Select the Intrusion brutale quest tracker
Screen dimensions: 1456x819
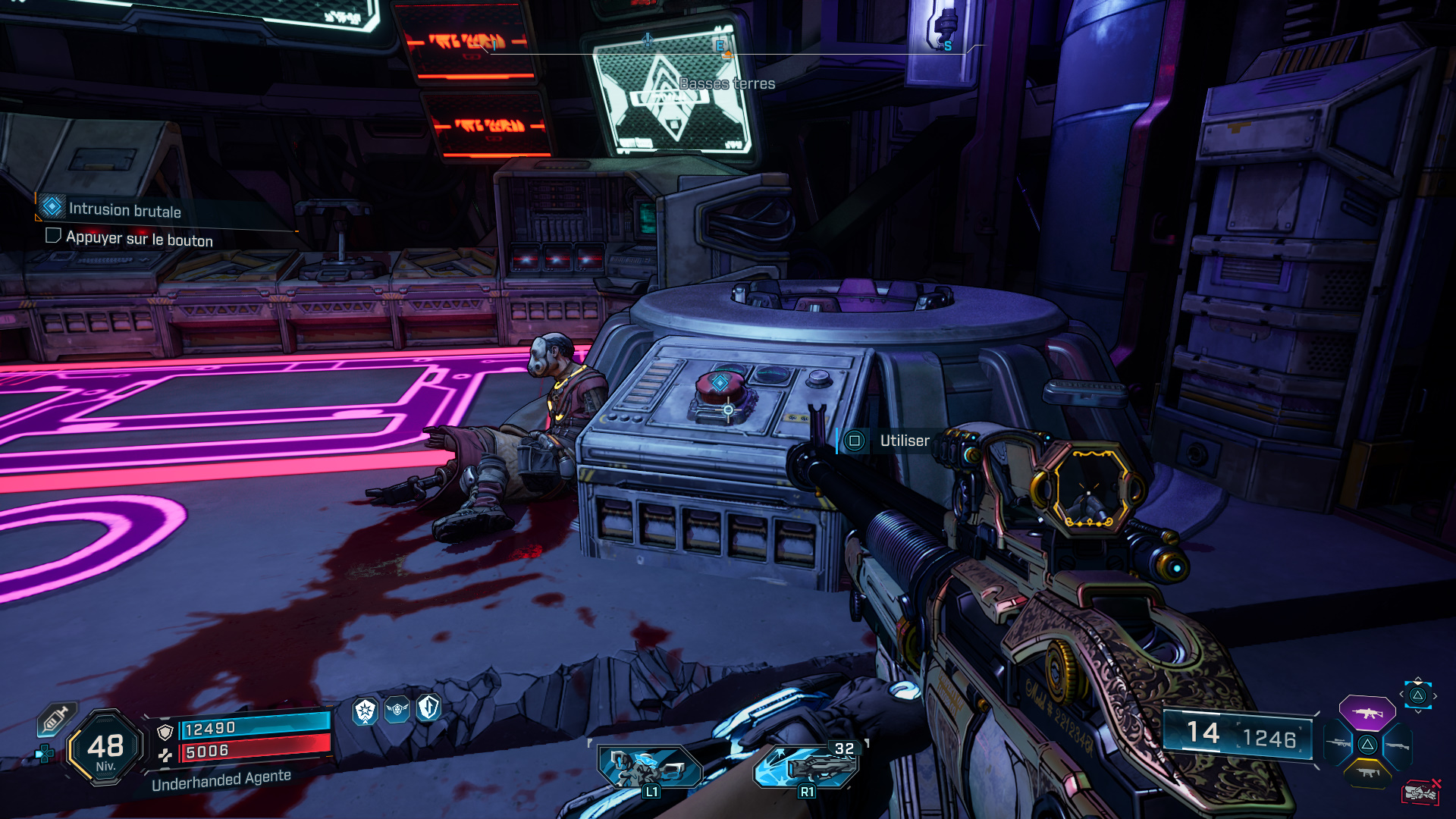coord(124,210)
